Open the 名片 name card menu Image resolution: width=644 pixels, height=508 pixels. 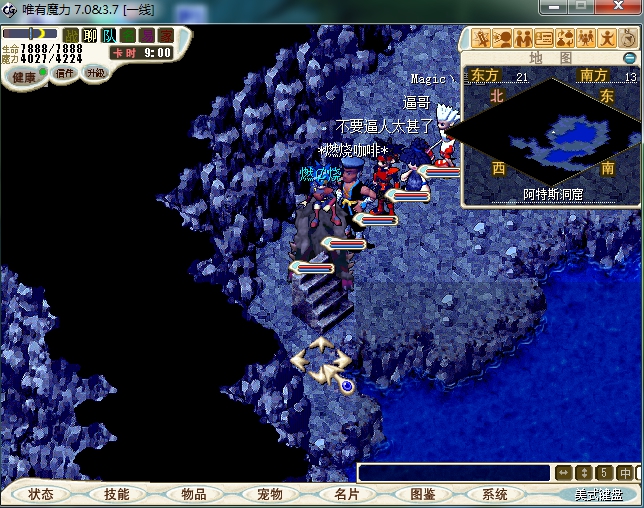[347, 494]
